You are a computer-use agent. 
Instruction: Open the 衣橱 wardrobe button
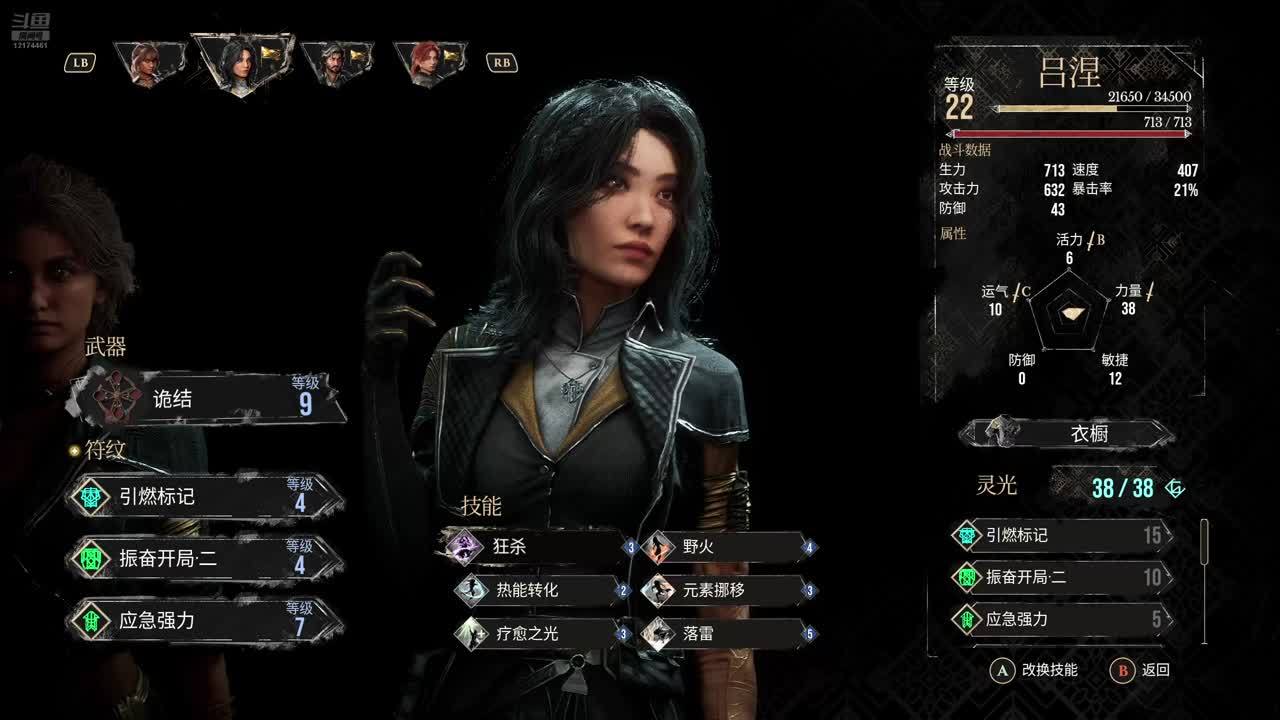(1066, 433)
